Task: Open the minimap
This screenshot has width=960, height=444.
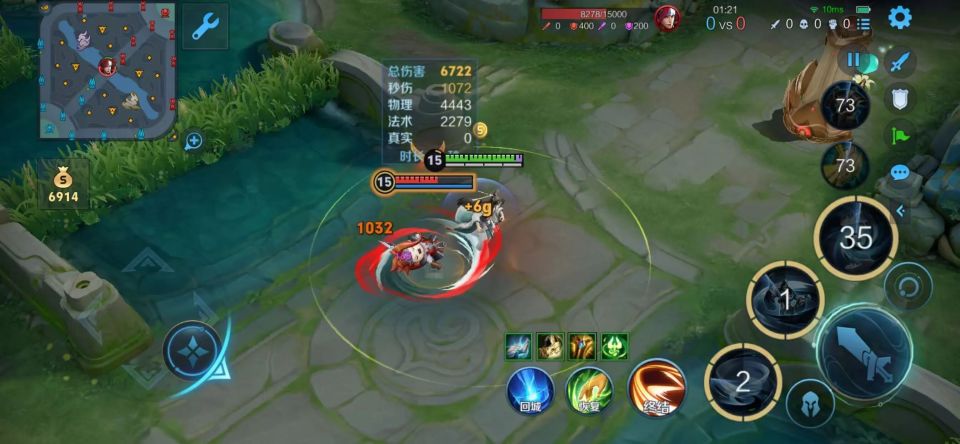Action: tap(108, 70)
